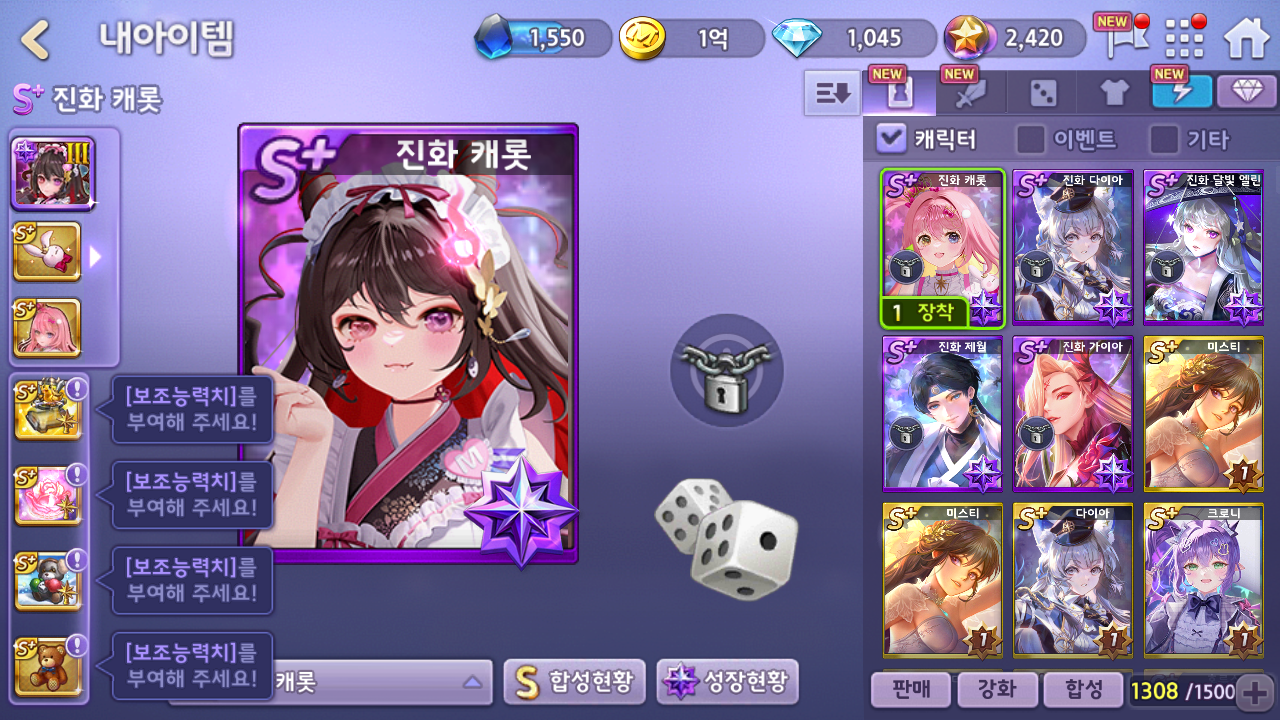Viewport: 1280px width, 720px height.
Task: View the 성장현황 growth status
Action: point(727,682)
